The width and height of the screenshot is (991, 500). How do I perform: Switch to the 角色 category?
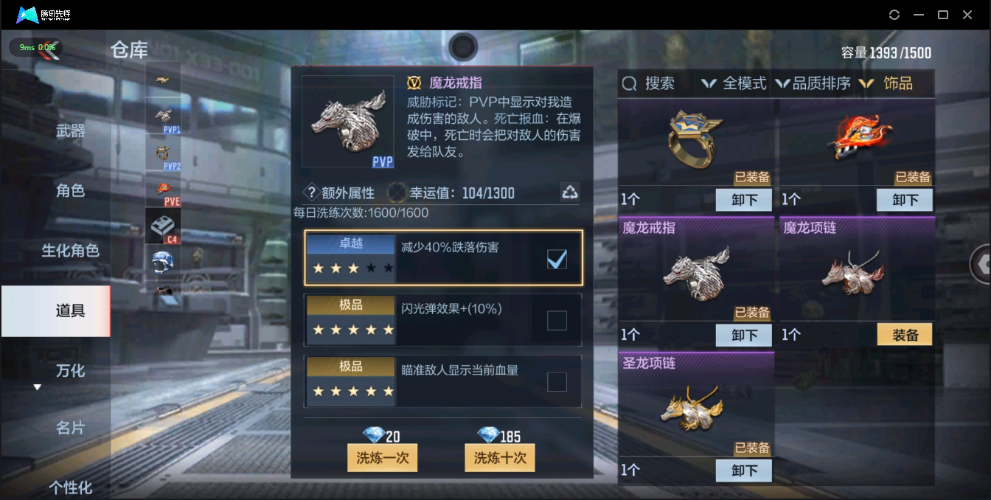click(70, 190)
